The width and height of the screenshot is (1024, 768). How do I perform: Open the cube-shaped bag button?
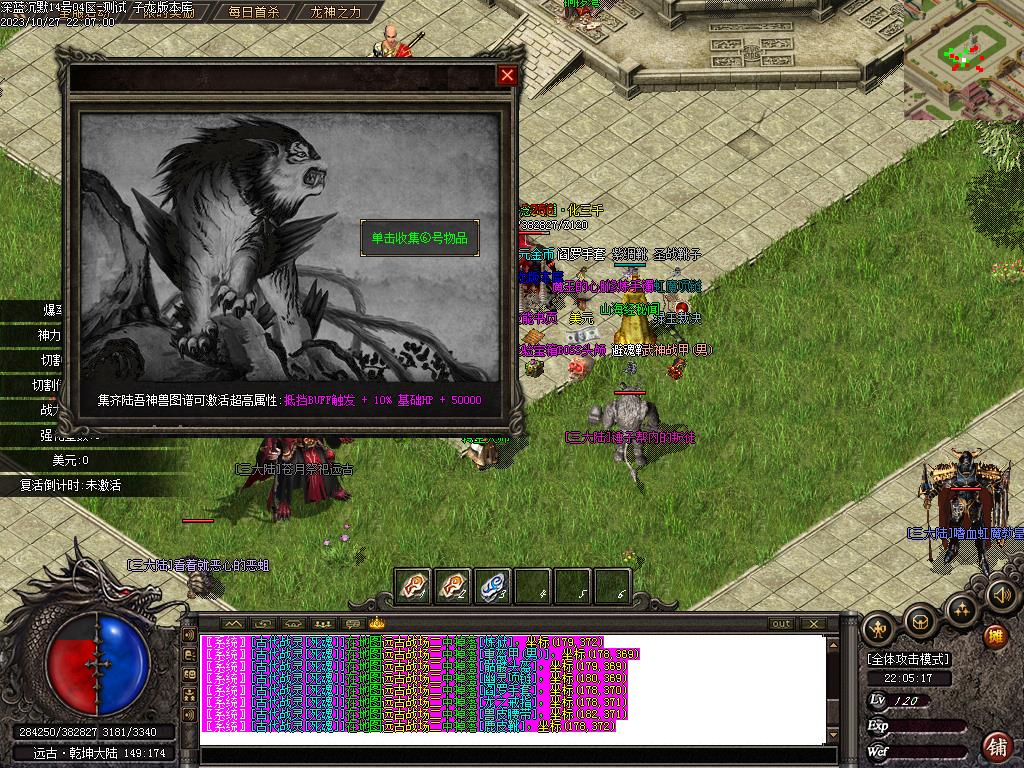pos(920,623)
